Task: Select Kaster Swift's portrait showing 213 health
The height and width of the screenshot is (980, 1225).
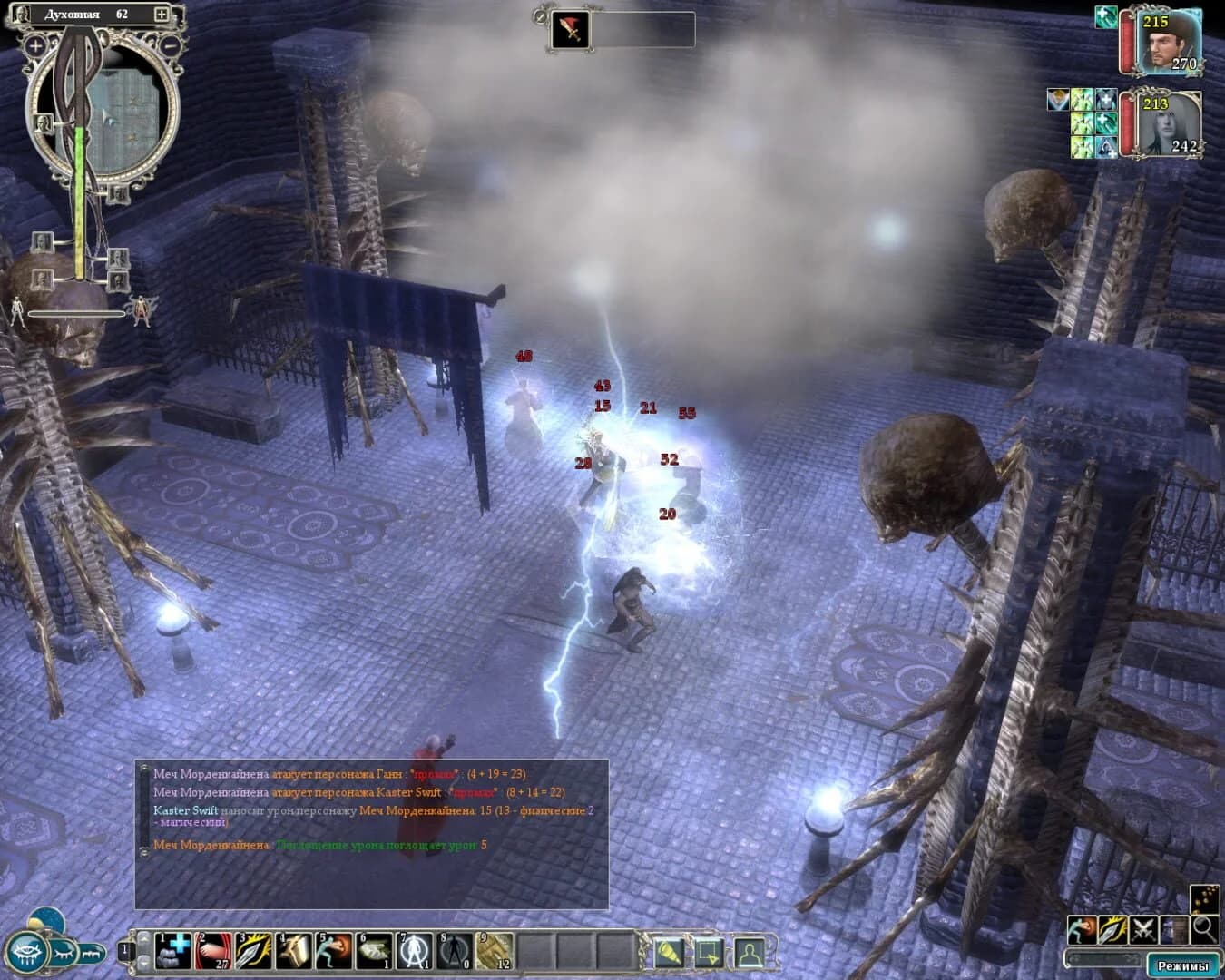Action: point(1169,127)
